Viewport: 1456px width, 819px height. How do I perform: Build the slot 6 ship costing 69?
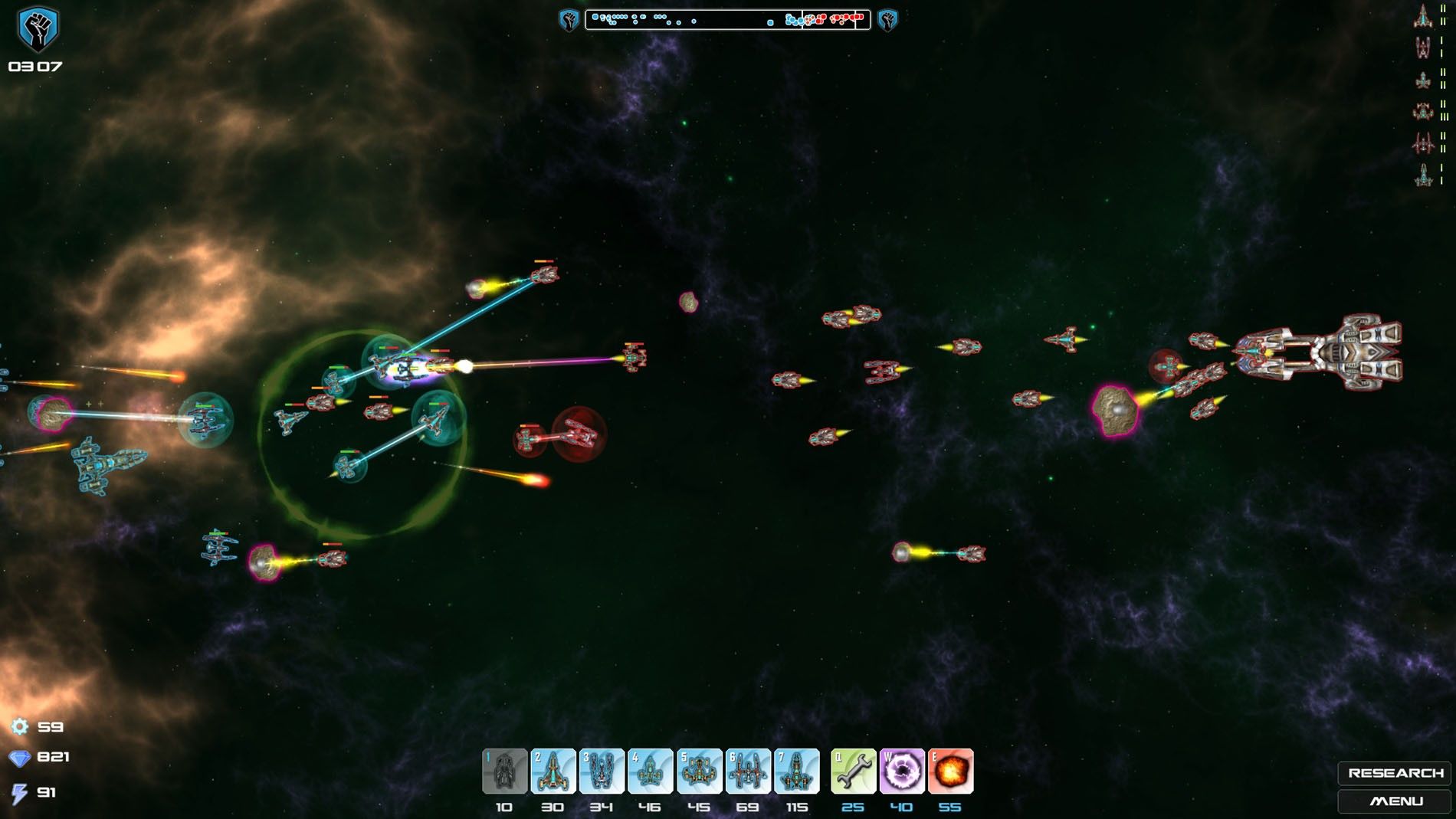748,771
